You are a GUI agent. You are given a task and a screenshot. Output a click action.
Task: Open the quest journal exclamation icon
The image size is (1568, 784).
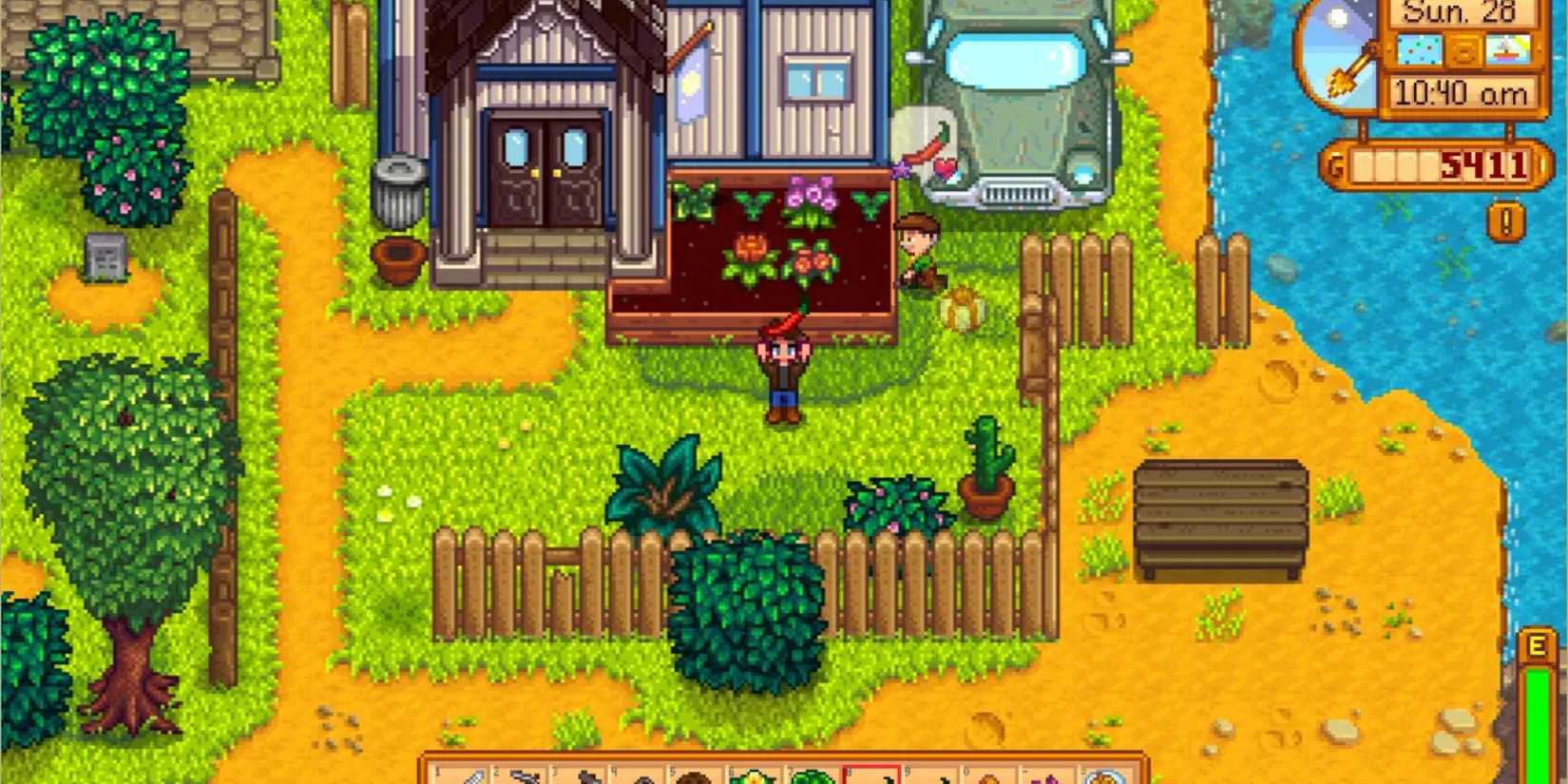[1507, 220]
